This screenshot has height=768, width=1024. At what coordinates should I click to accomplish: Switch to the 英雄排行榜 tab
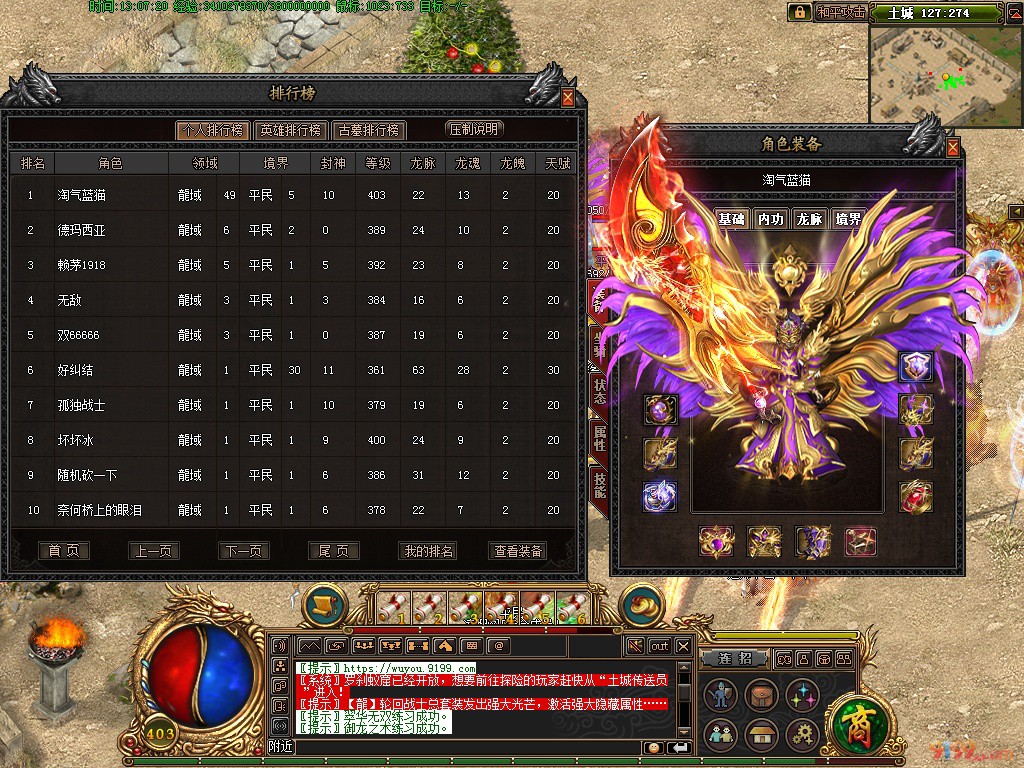click(x=290, y=130)
